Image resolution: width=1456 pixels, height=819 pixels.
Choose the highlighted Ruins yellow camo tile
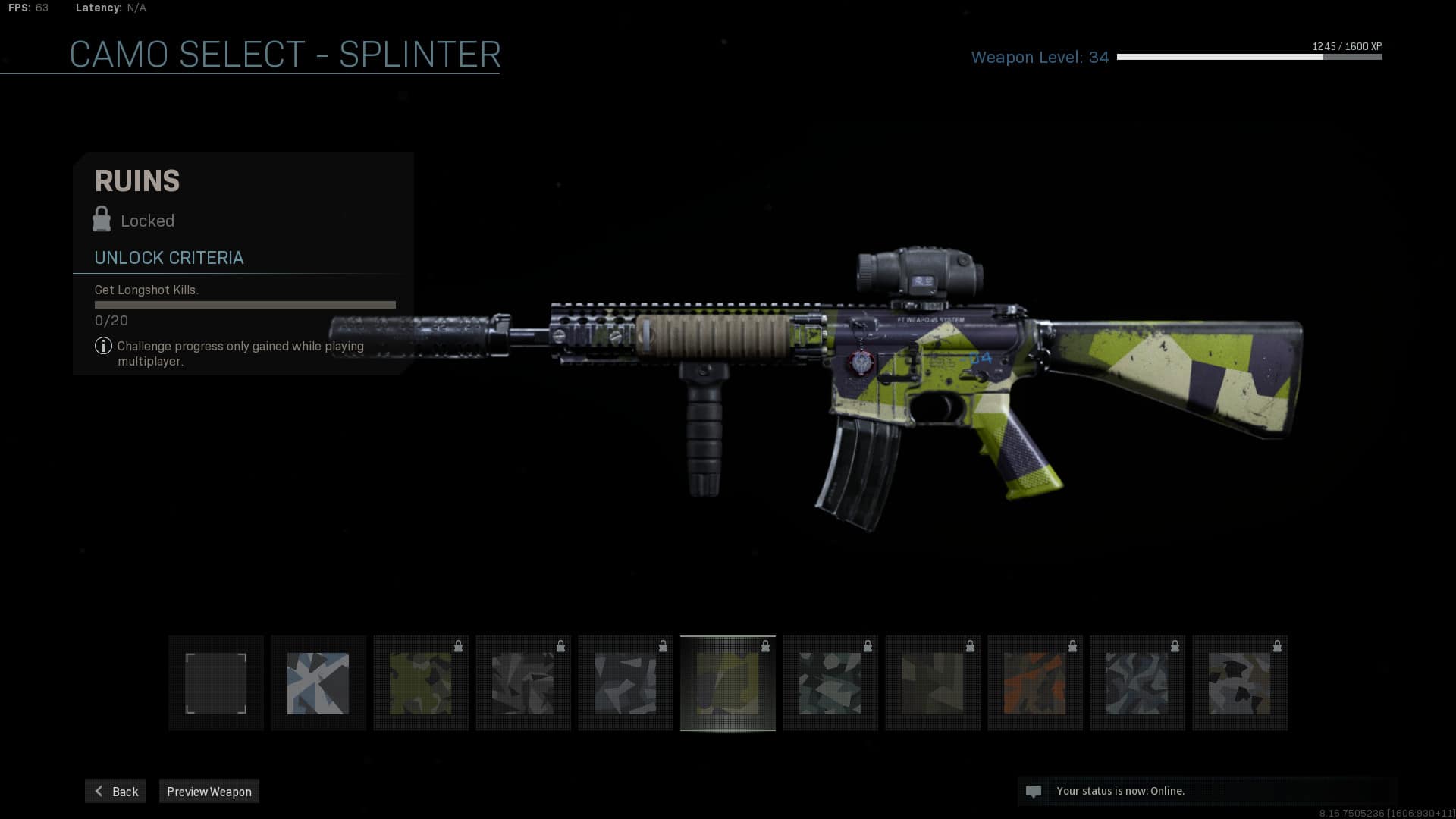click(x=728, y=683)
